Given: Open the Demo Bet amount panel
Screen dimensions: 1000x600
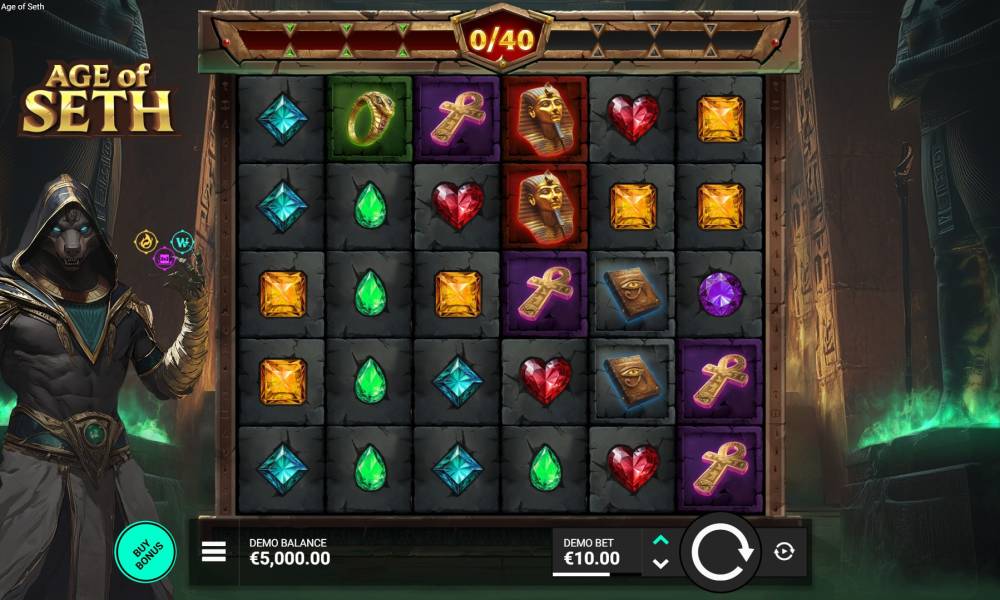Looking at the screenshot, I should click(x=596, y=552).
